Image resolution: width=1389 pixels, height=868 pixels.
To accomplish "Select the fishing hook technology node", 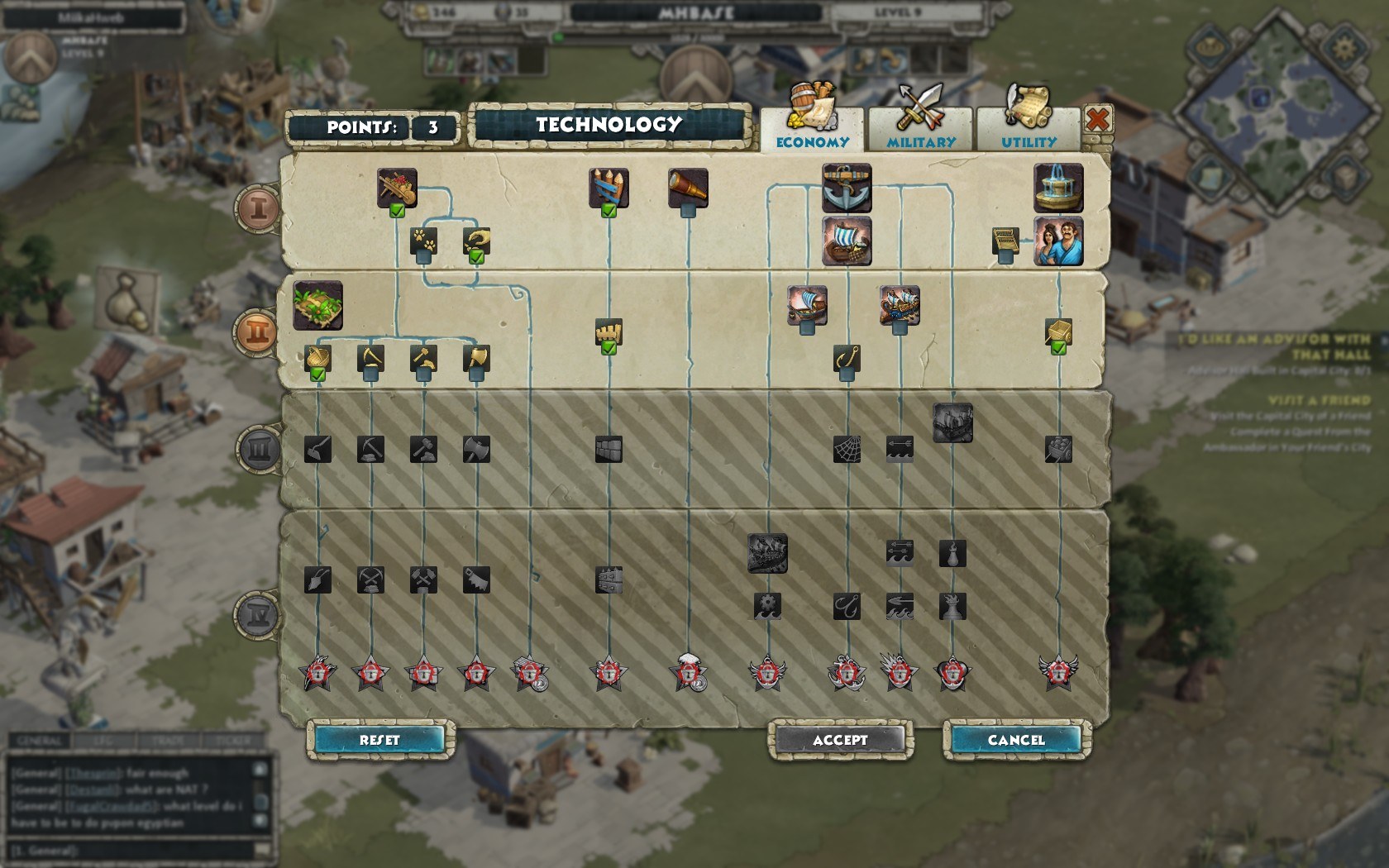I will click(847, 358).
